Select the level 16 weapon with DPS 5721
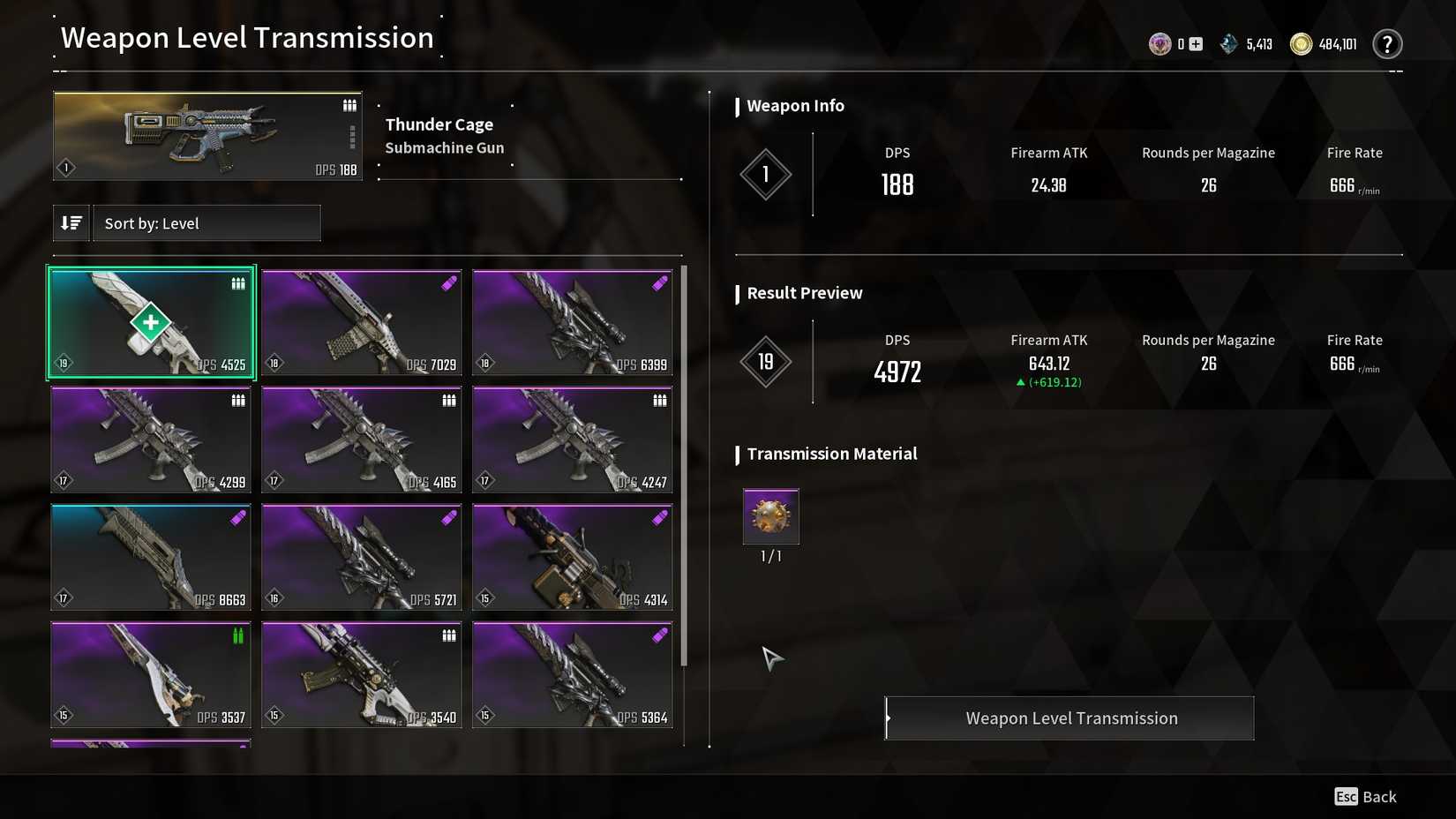 (x=362, y=557)
